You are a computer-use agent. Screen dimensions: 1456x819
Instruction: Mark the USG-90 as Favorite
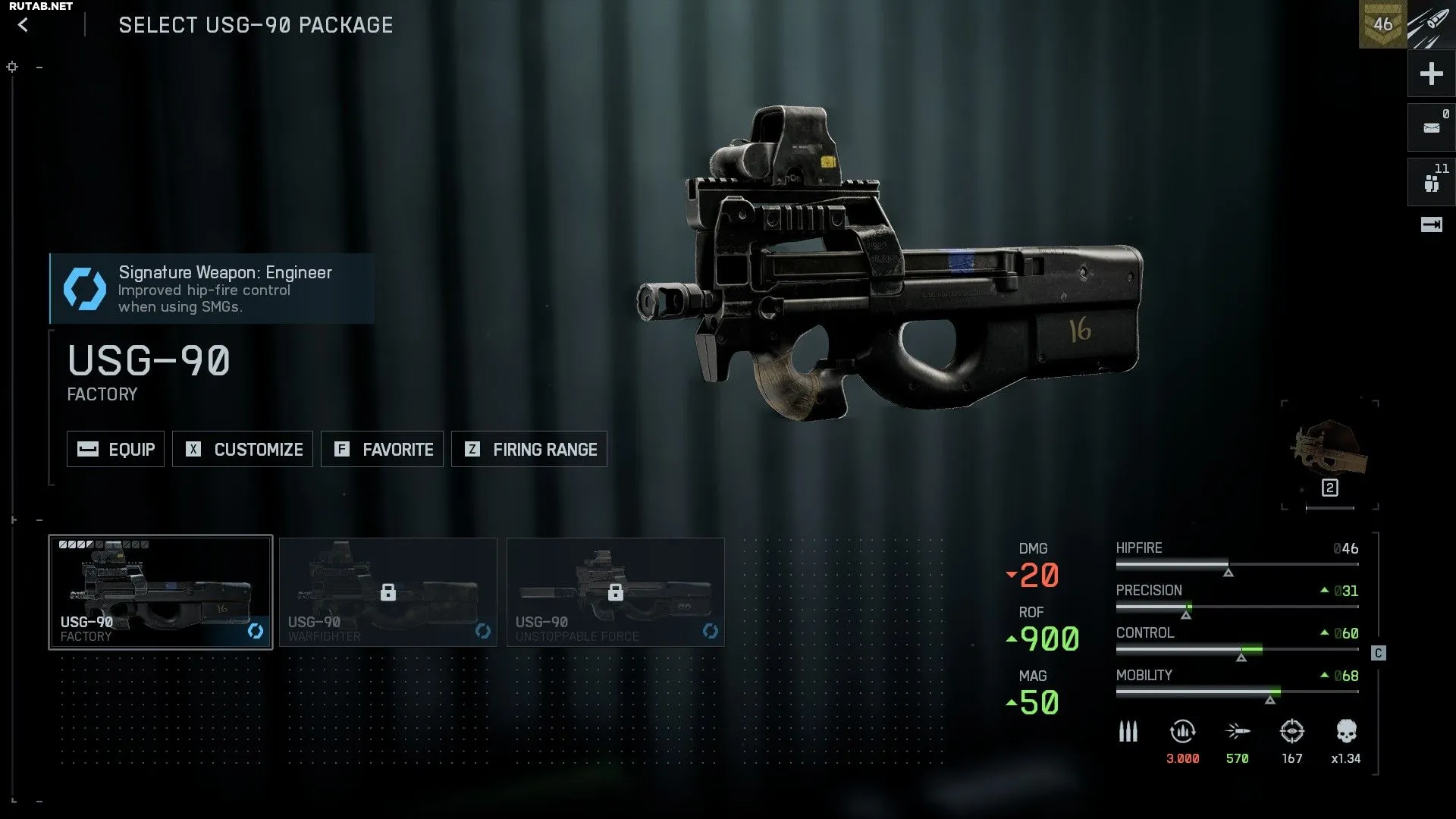(382, 449)
